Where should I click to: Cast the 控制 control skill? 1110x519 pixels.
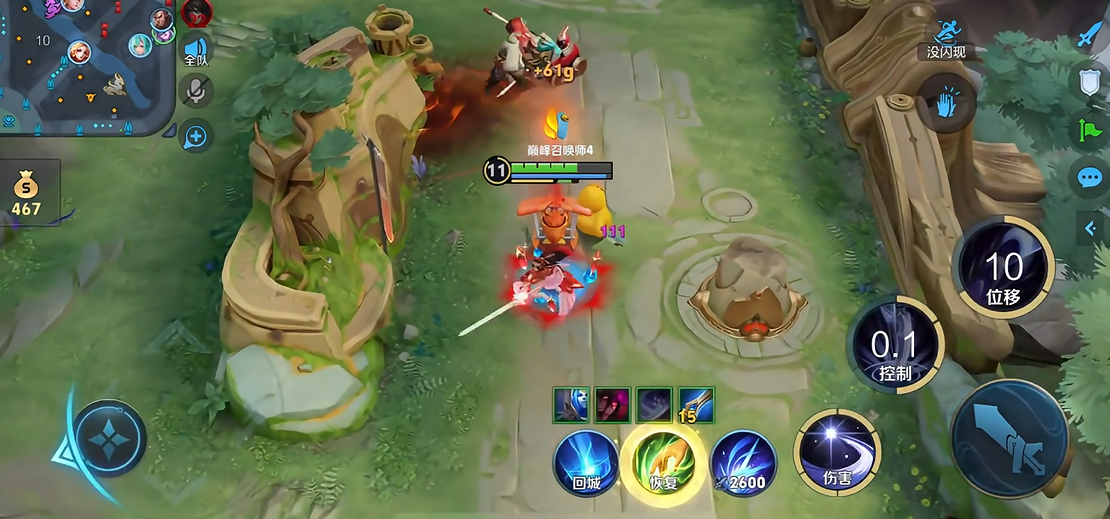pos(896,345)
